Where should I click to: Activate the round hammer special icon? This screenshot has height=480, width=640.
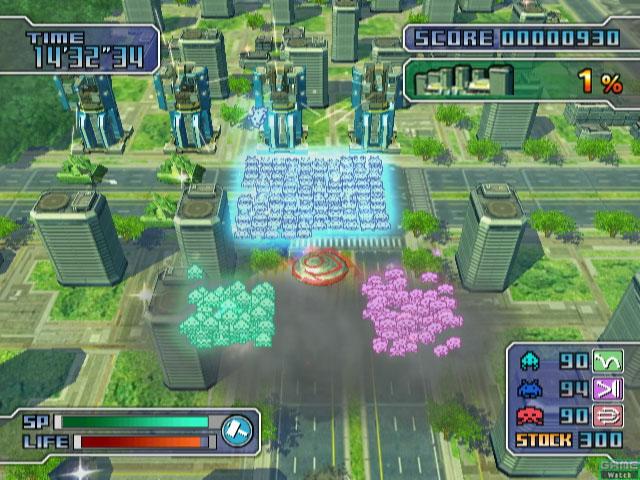coord(239,427)
